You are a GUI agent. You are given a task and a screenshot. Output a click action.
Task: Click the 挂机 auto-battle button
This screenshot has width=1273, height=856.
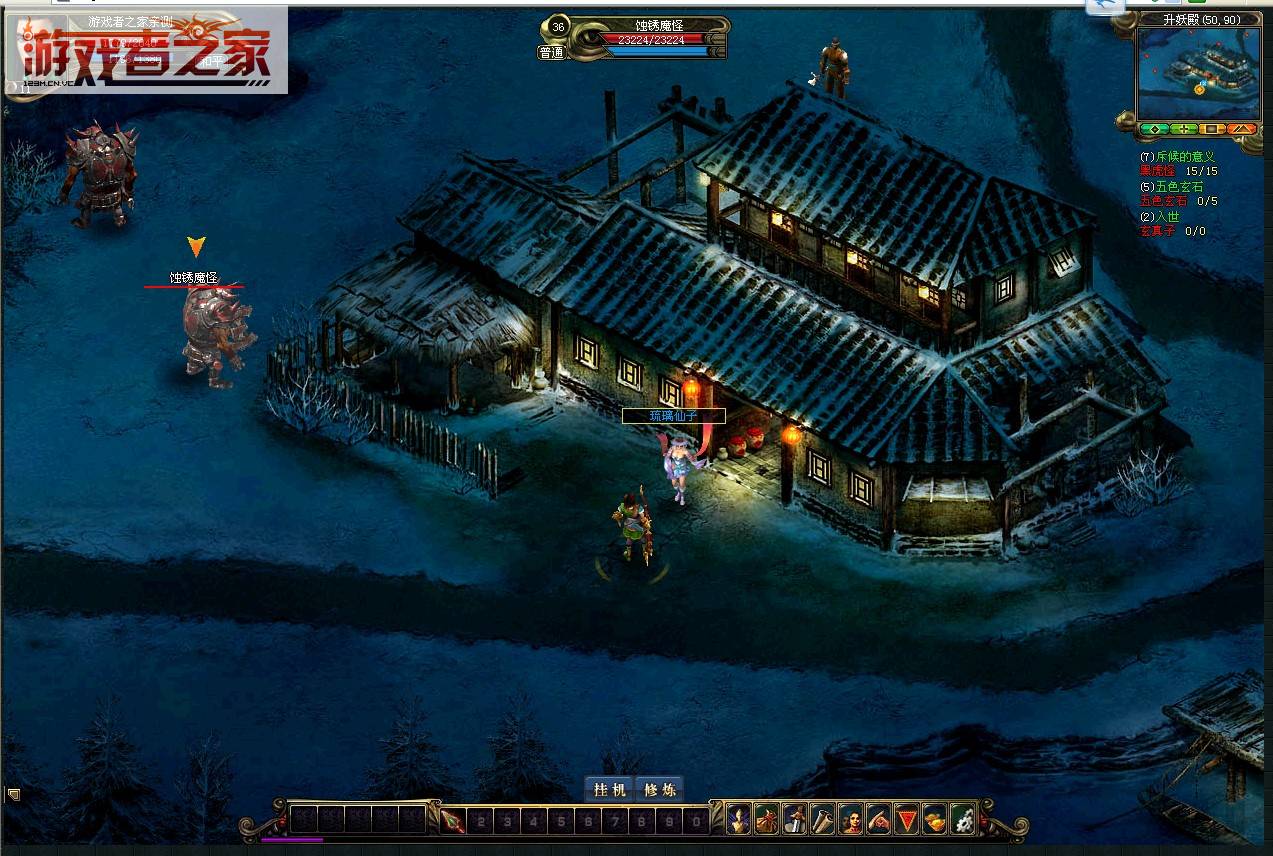[609, 789]
